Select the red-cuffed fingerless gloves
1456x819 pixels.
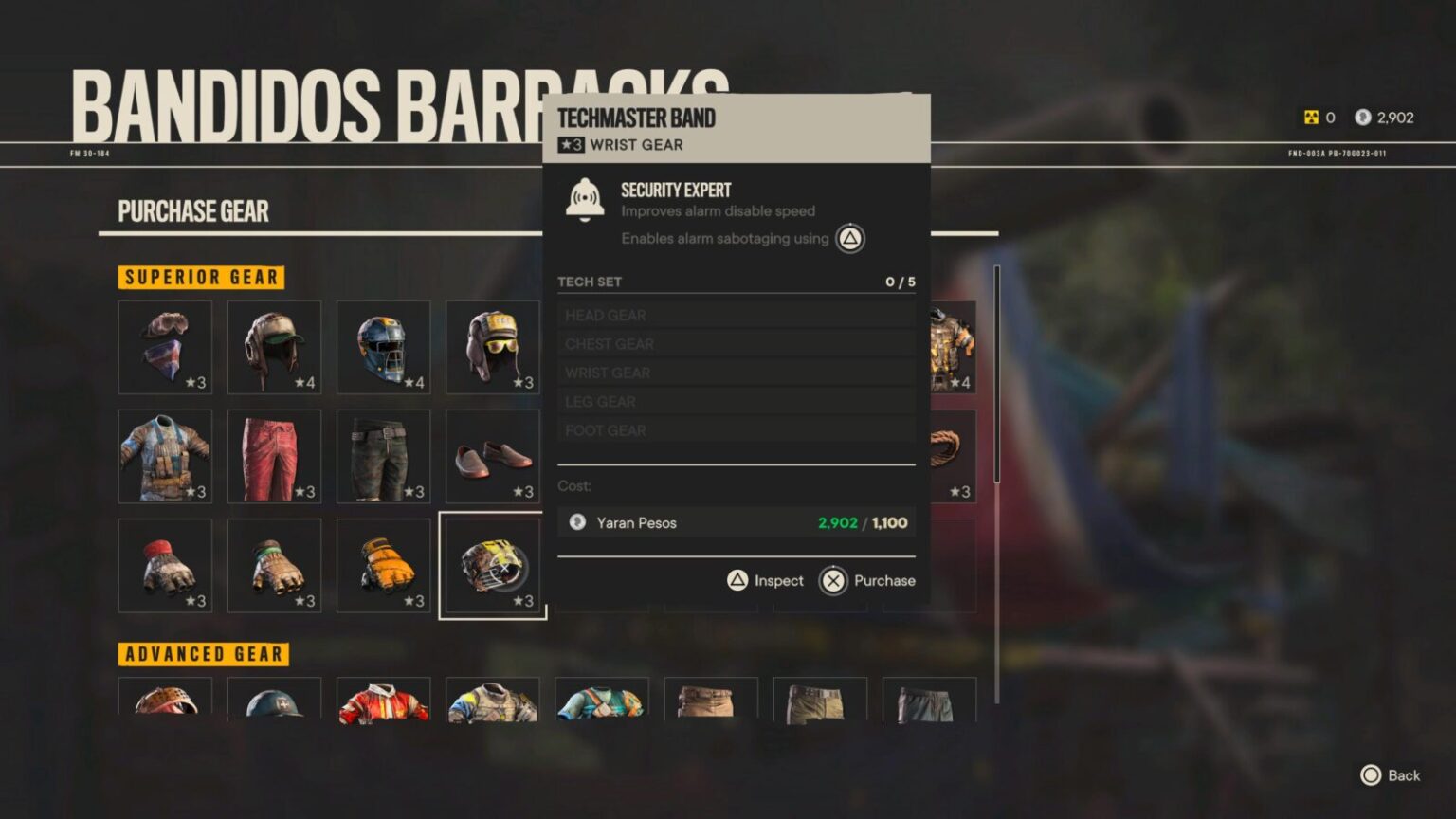coord(165,565)
